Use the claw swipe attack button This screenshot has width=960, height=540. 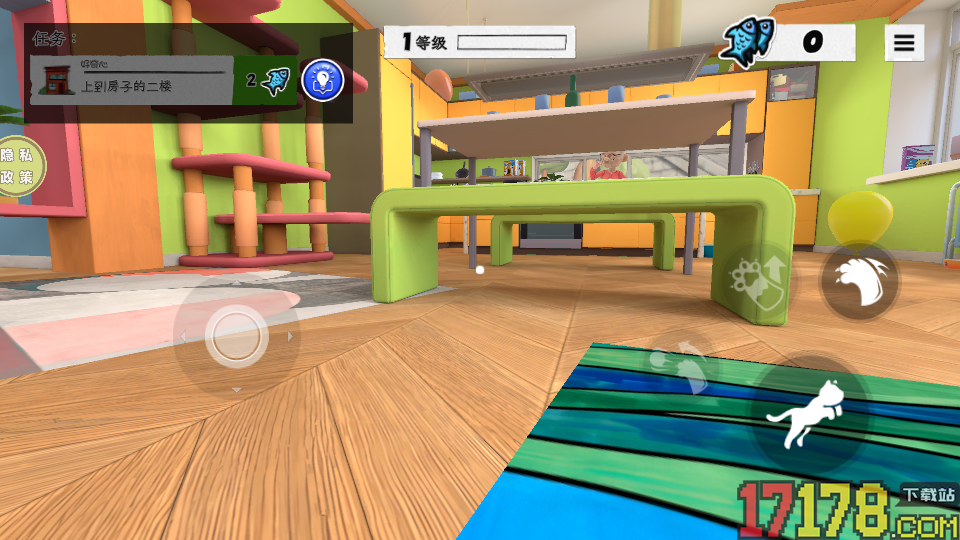pyautogui.click(x=859, y=282)
